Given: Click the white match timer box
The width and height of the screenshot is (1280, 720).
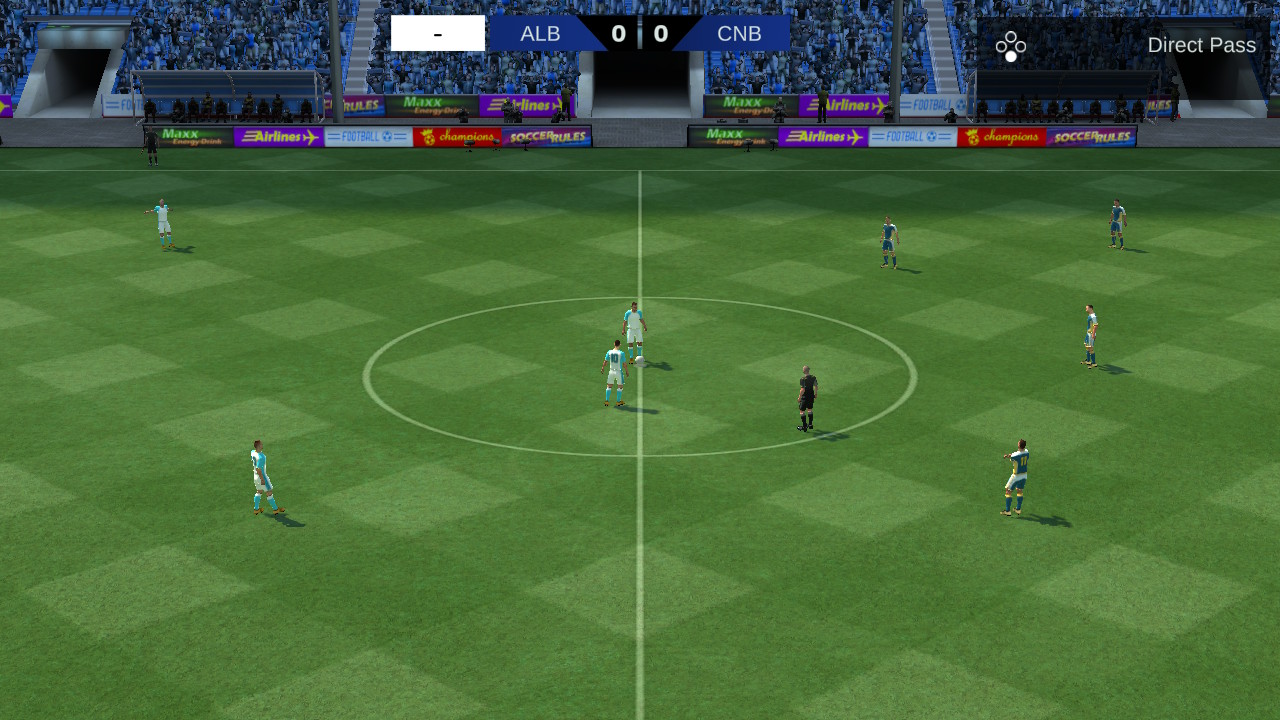Looking at the screenshot, I should click(x=438, y=33).
